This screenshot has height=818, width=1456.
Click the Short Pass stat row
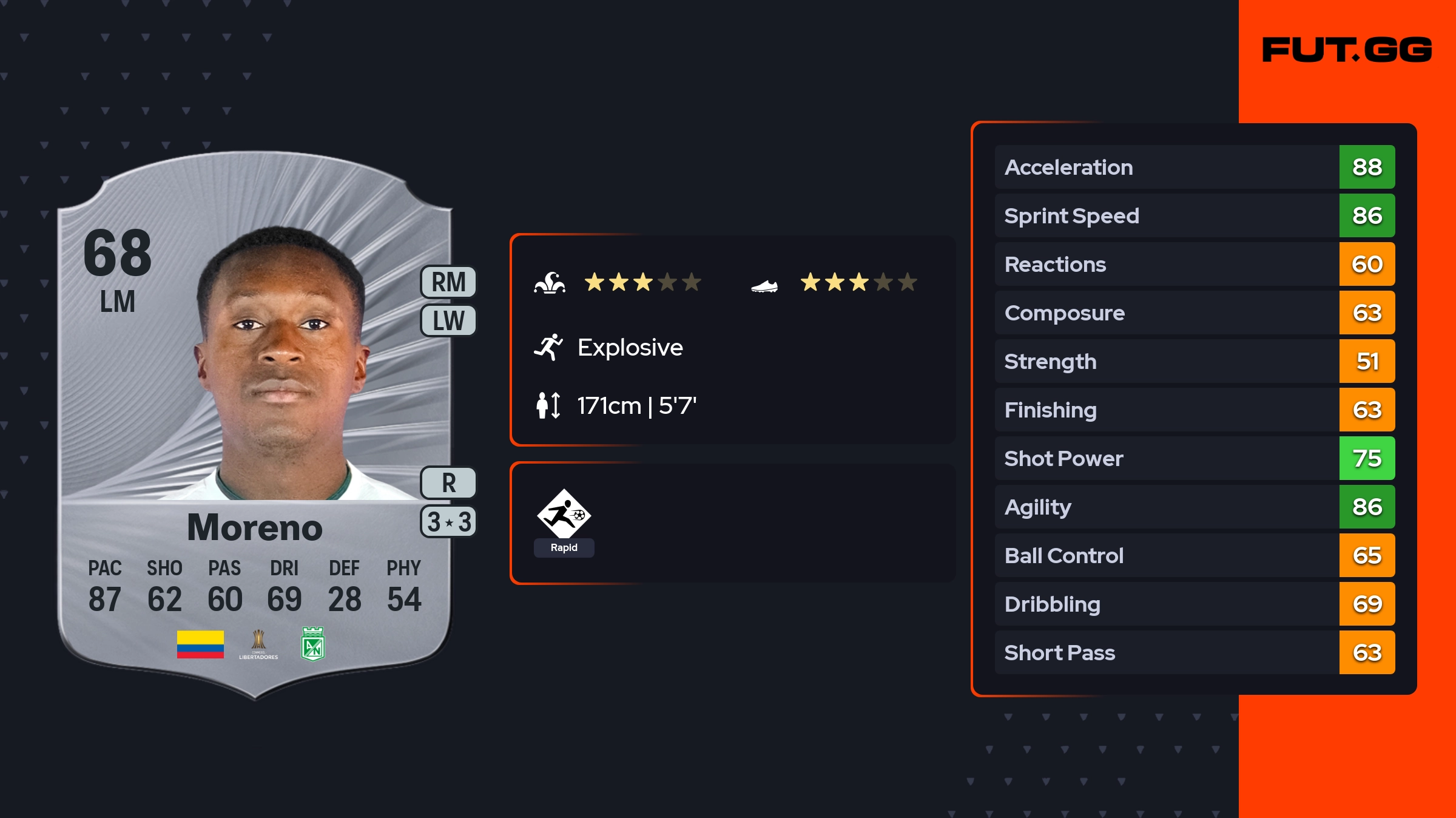pos(1194,652)
